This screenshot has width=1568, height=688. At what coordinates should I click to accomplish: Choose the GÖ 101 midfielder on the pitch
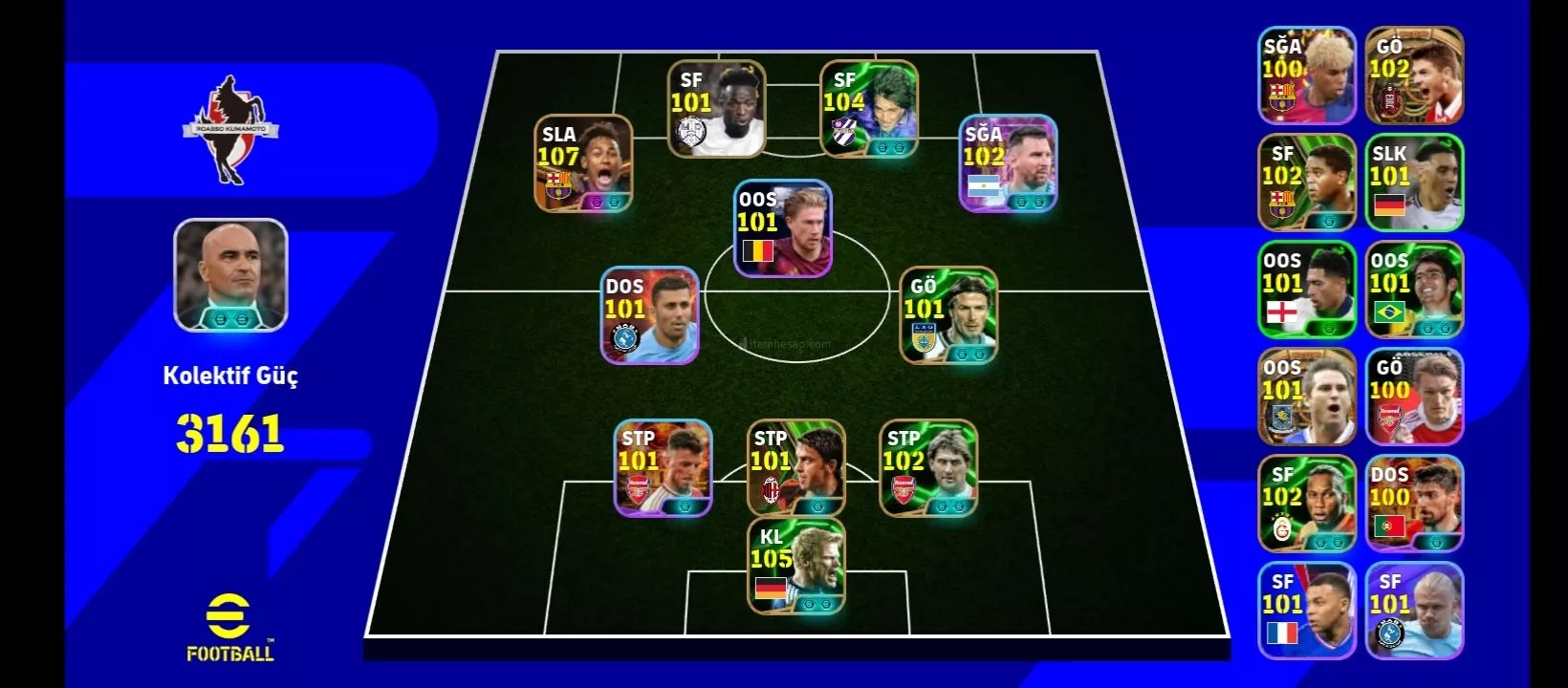click(947, 315)
